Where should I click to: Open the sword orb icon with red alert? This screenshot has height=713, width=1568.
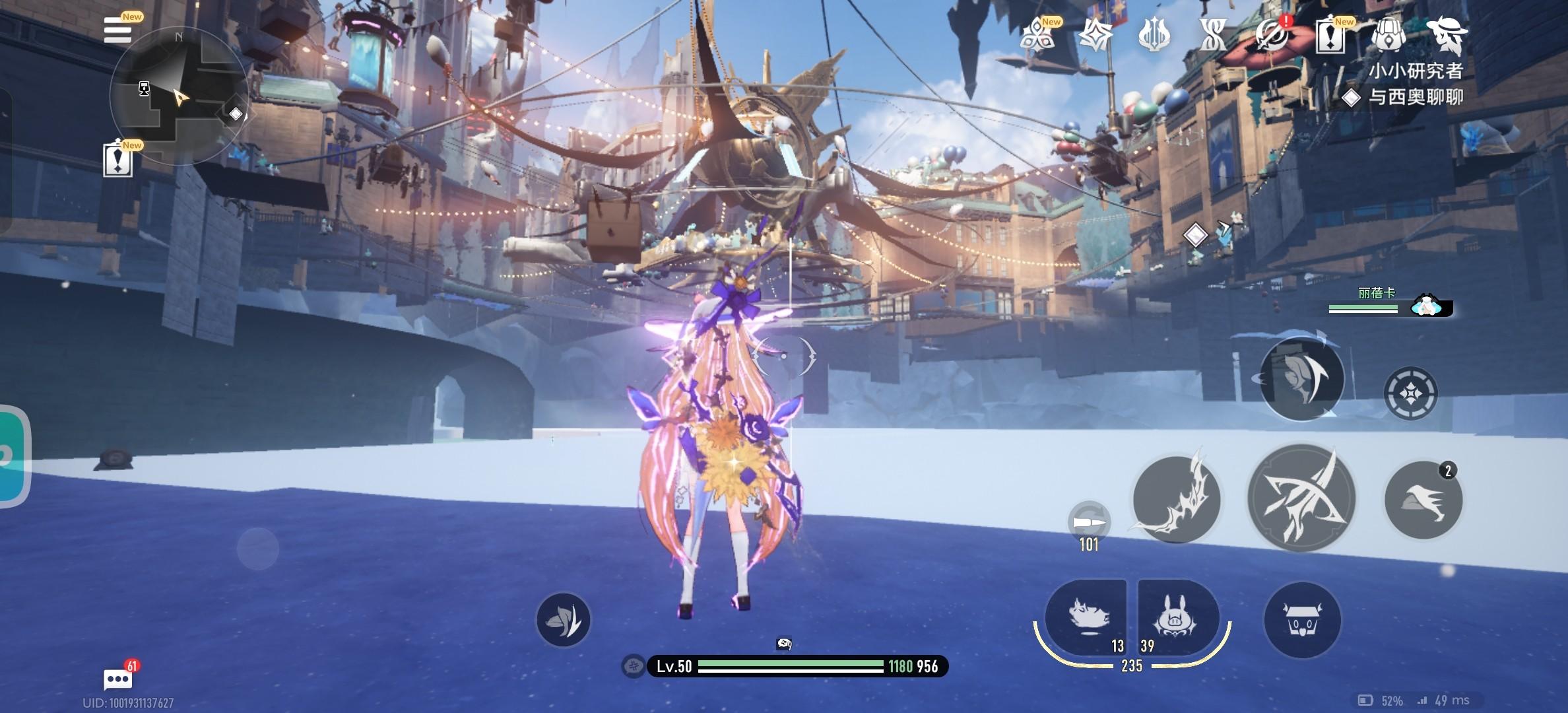pyautogui.click(x=1272, y=34)
